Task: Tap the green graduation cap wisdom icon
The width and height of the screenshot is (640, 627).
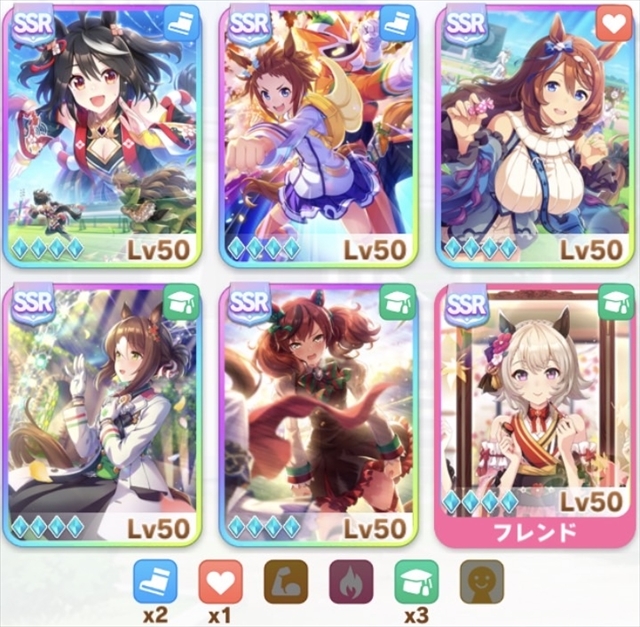Action: click(416, 580)
